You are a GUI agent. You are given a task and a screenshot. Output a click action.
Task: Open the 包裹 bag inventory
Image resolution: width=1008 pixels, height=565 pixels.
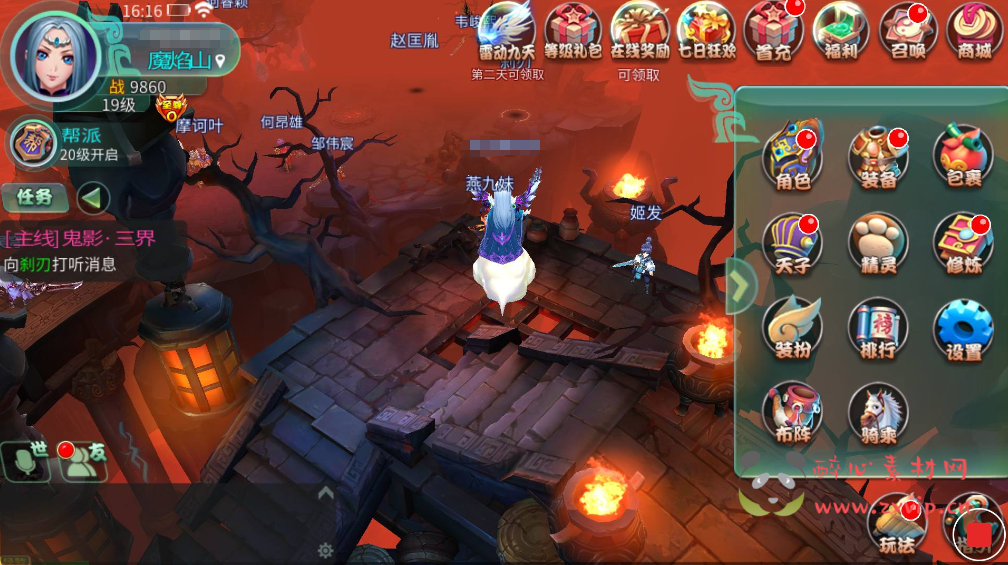pyautogui.click(x=962, y=157)
